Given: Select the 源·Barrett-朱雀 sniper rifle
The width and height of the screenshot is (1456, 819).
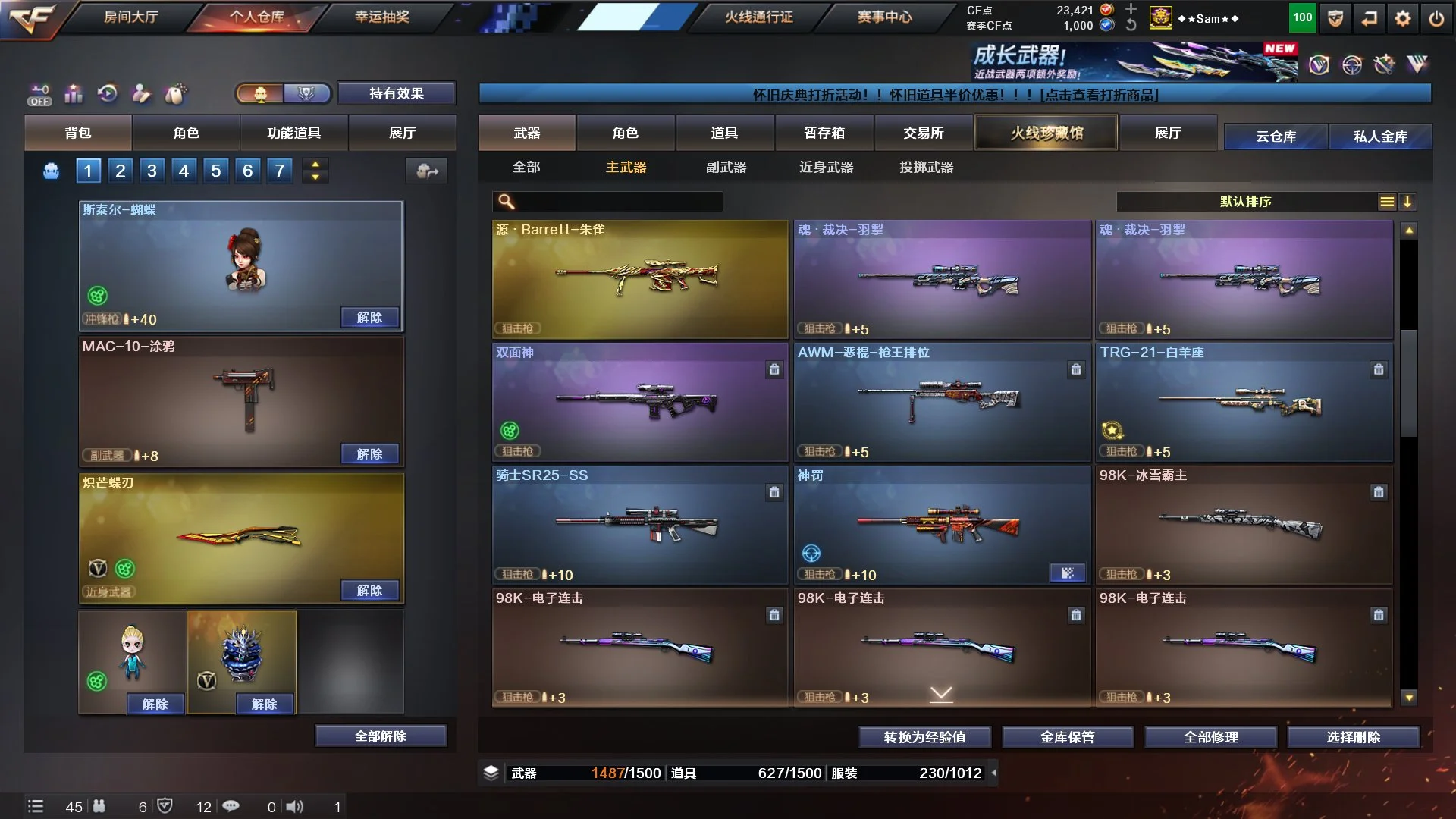Looking at the screenshot, I should tap(639, 279).
